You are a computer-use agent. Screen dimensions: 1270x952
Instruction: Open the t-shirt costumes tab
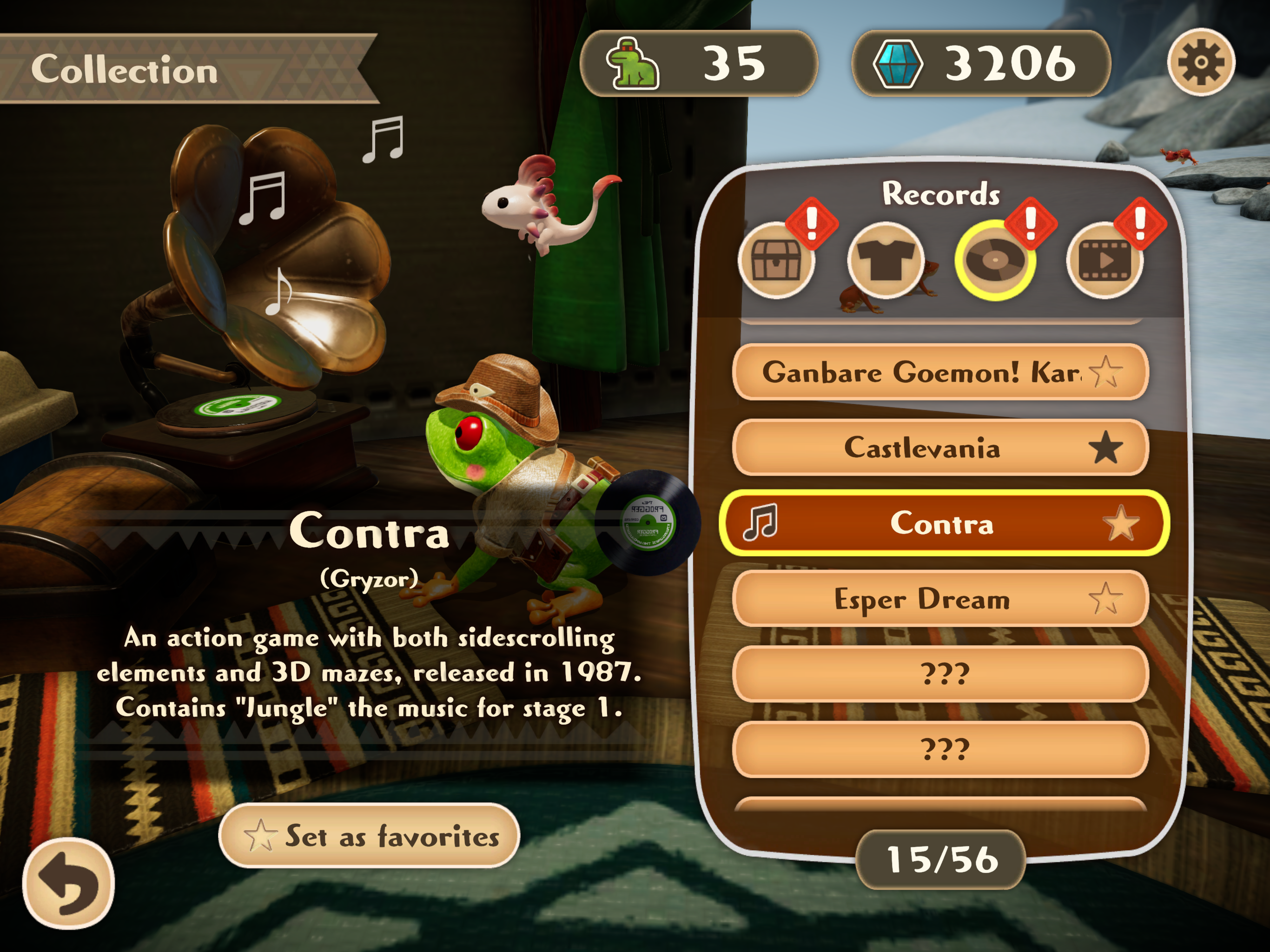coord(885,261)
